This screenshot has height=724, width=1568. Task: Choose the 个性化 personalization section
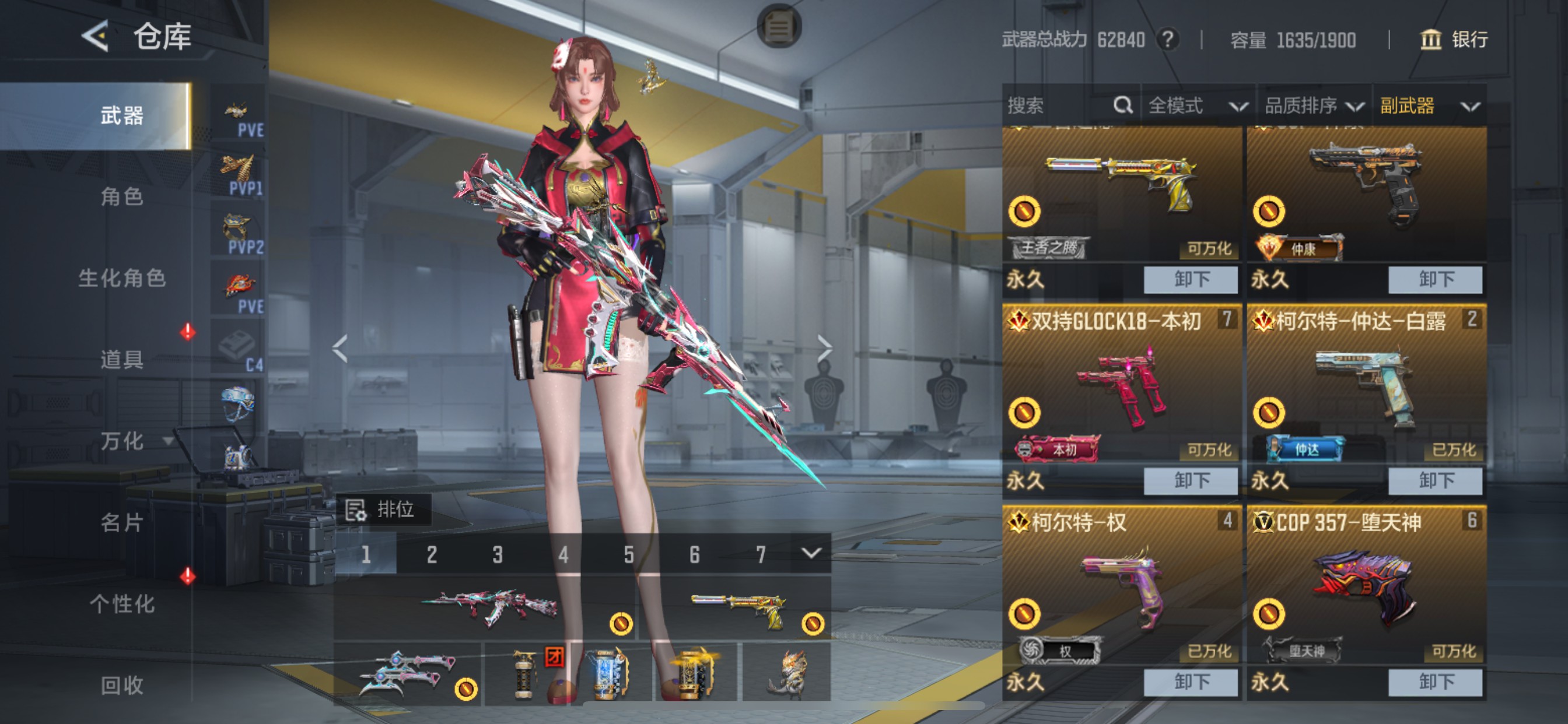pyautogui.click(x=122, y=603)
